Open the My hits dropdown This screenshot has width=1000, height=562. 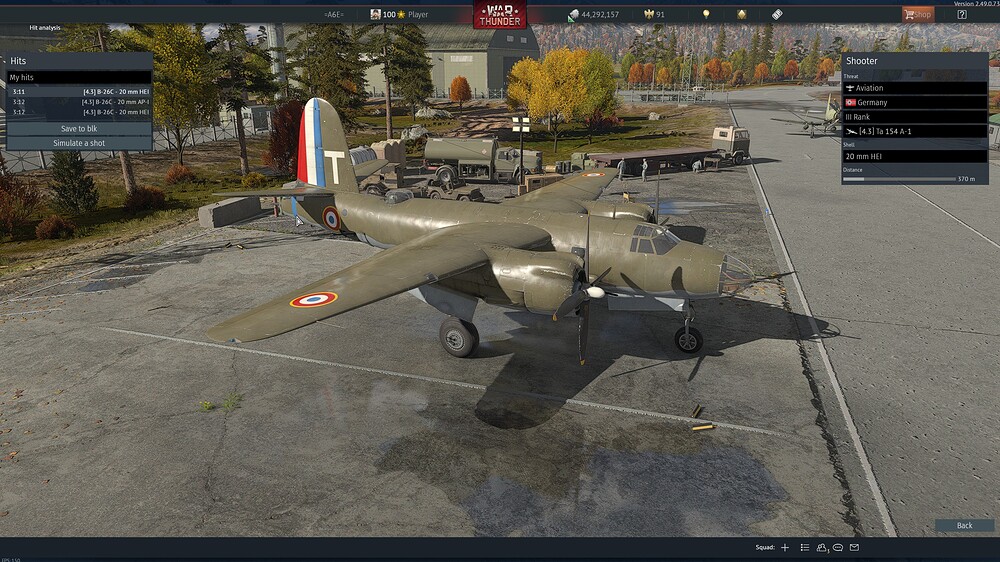(x=79, y=77)
